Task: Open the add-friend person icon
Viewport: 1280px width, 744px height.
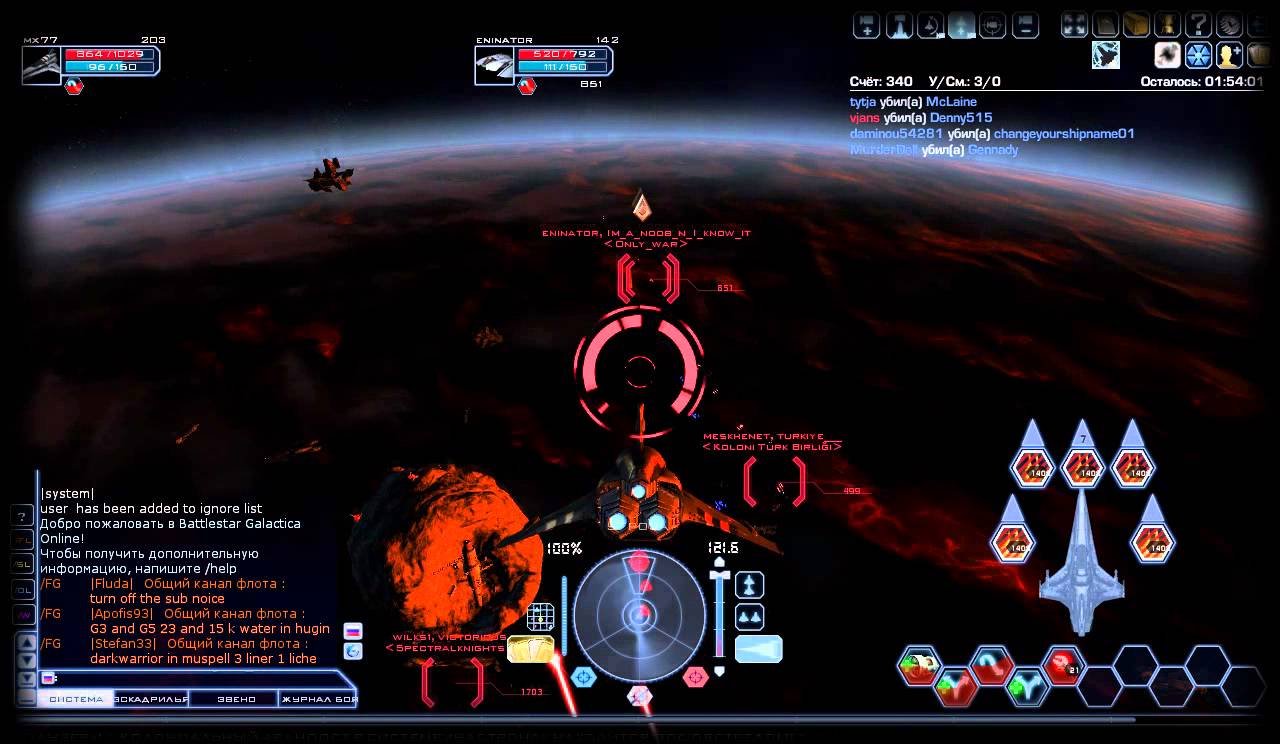Action: (1229, 55)
